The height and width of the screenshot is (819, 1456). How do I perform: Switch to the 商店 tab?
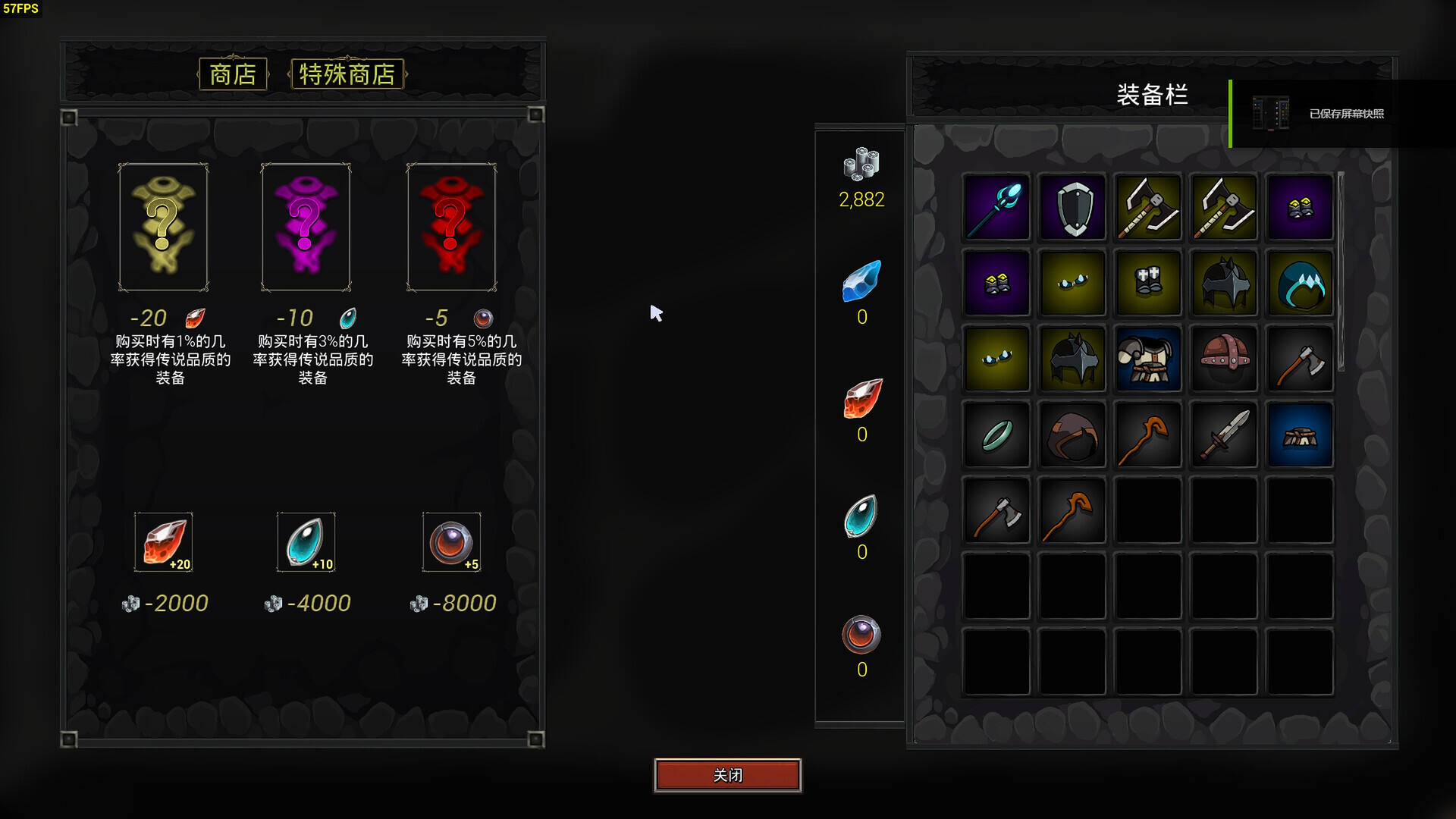pos(232,74)
